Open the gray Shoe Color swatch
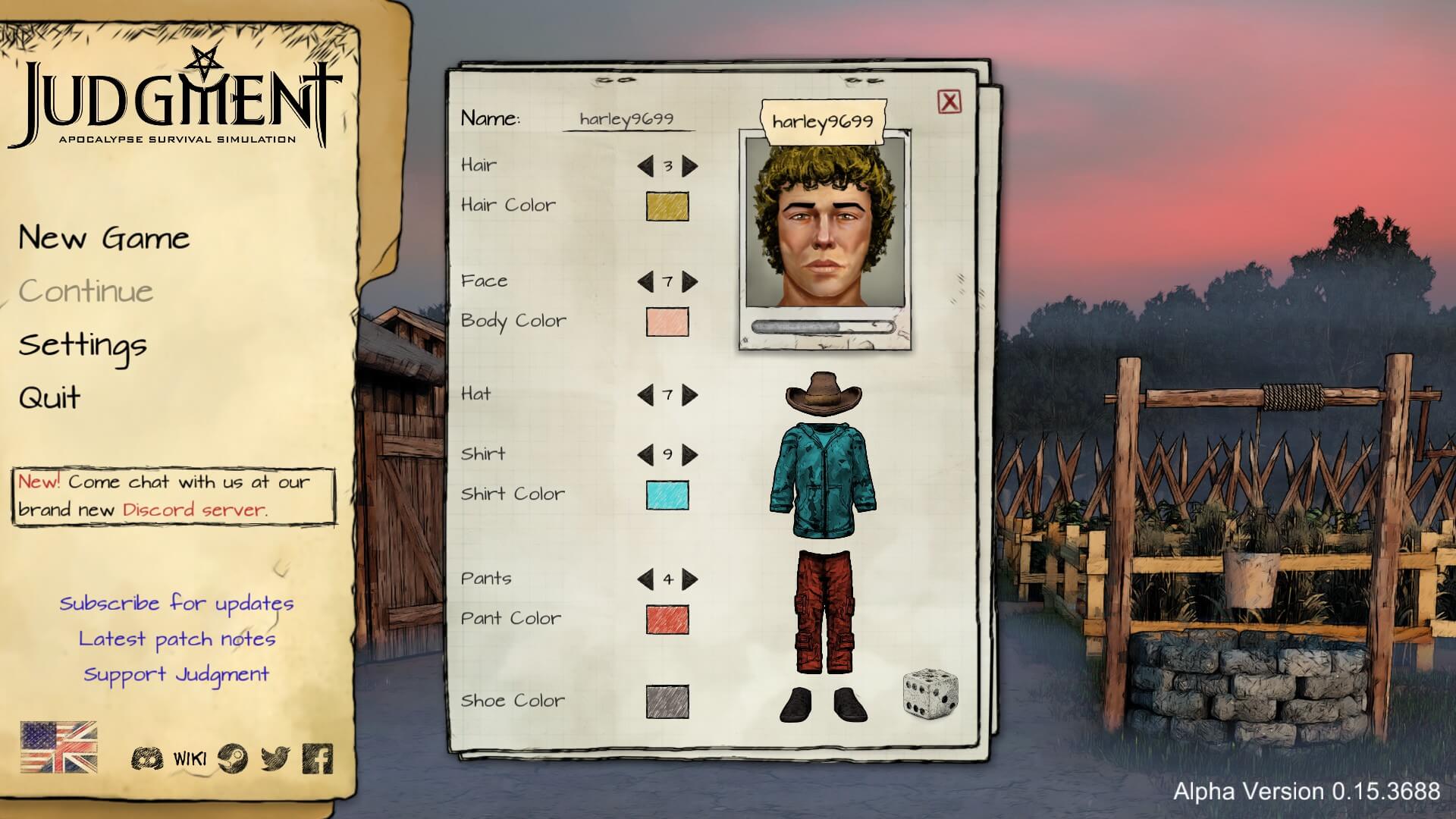The height and width of the screenshot is (819, 1456). click(x=667, y=701)
